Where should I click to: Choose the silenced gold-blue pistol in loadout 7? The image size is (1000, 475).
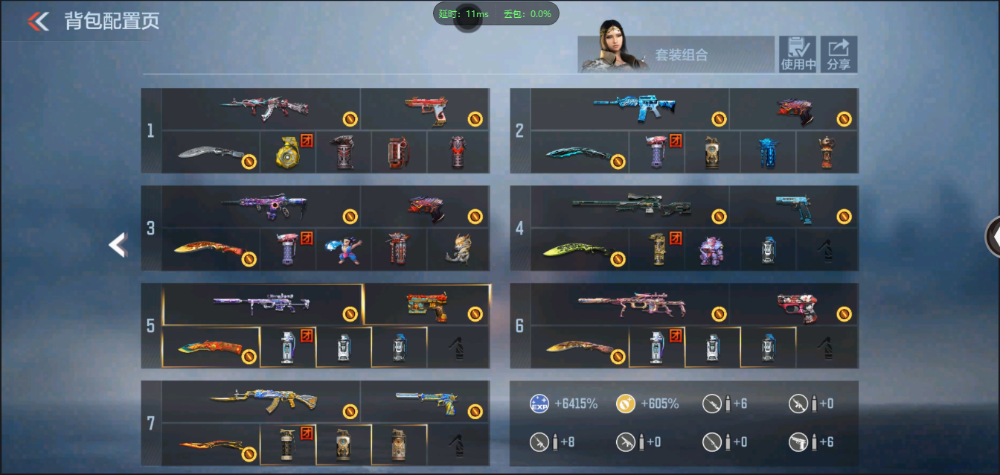[428, 400]
